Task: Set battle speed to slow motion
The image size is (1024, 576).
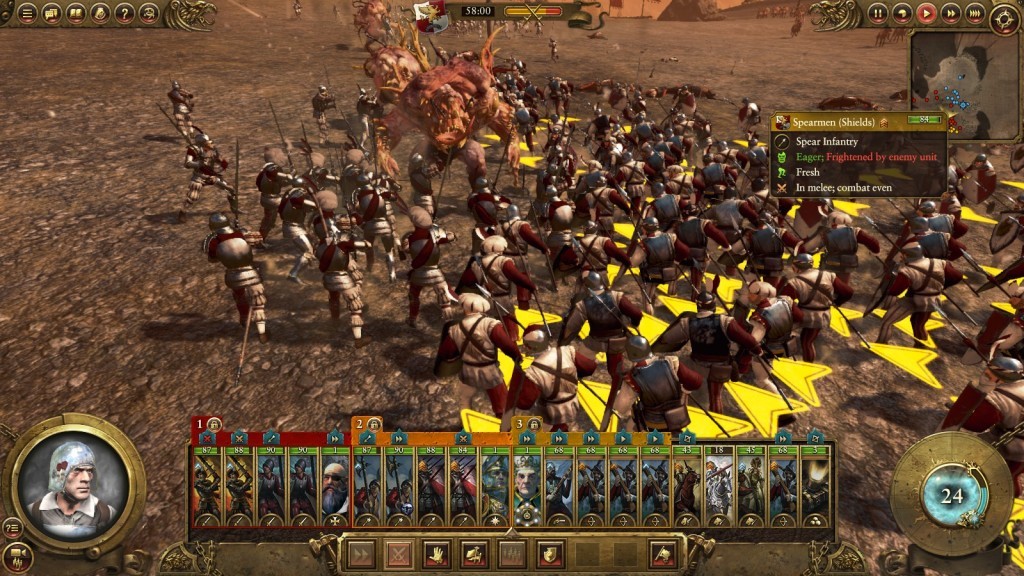Action: coord(902,13)
